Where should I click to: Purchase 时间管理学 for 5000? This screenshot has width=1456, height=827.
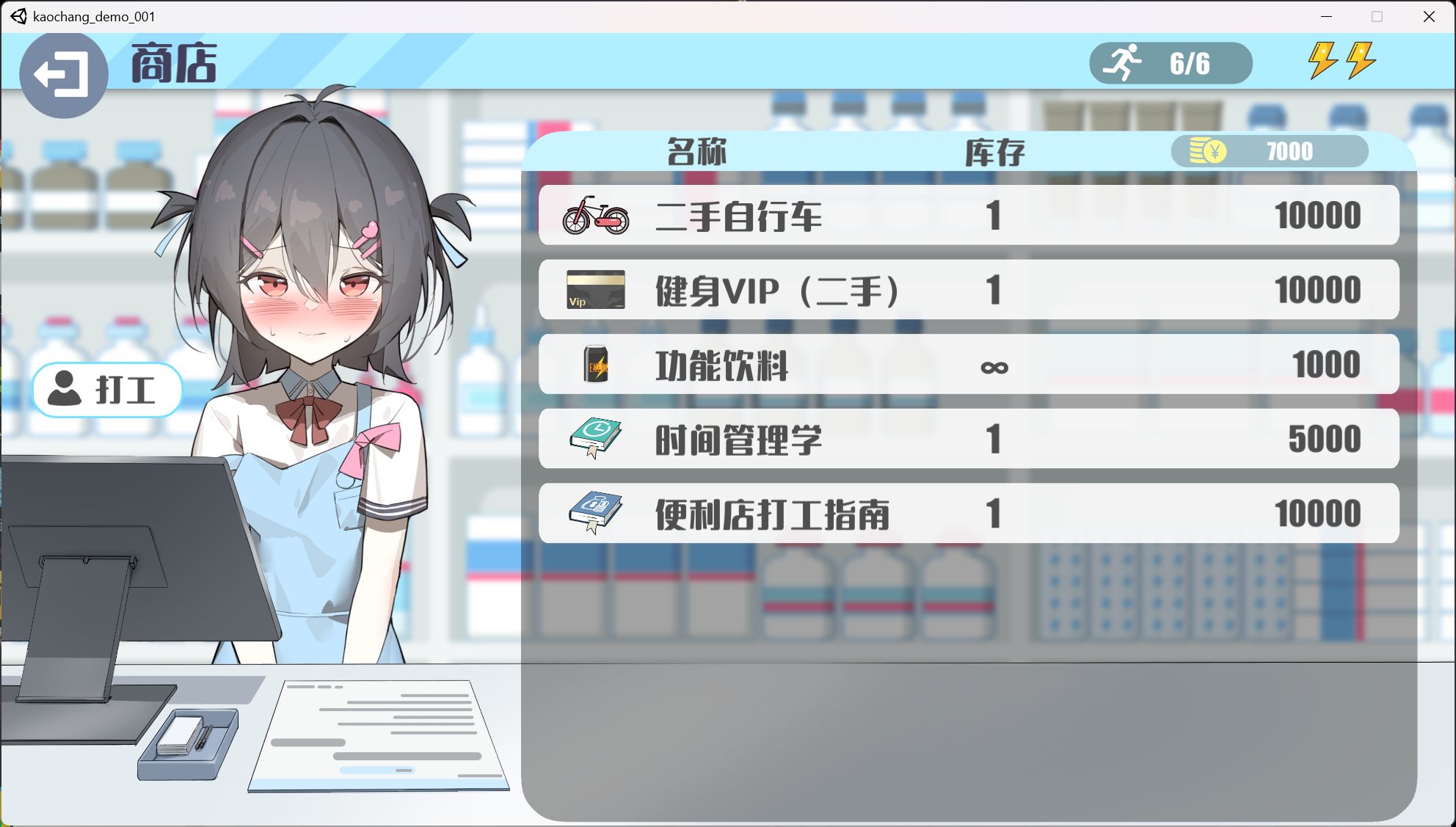tap(969, 438)
